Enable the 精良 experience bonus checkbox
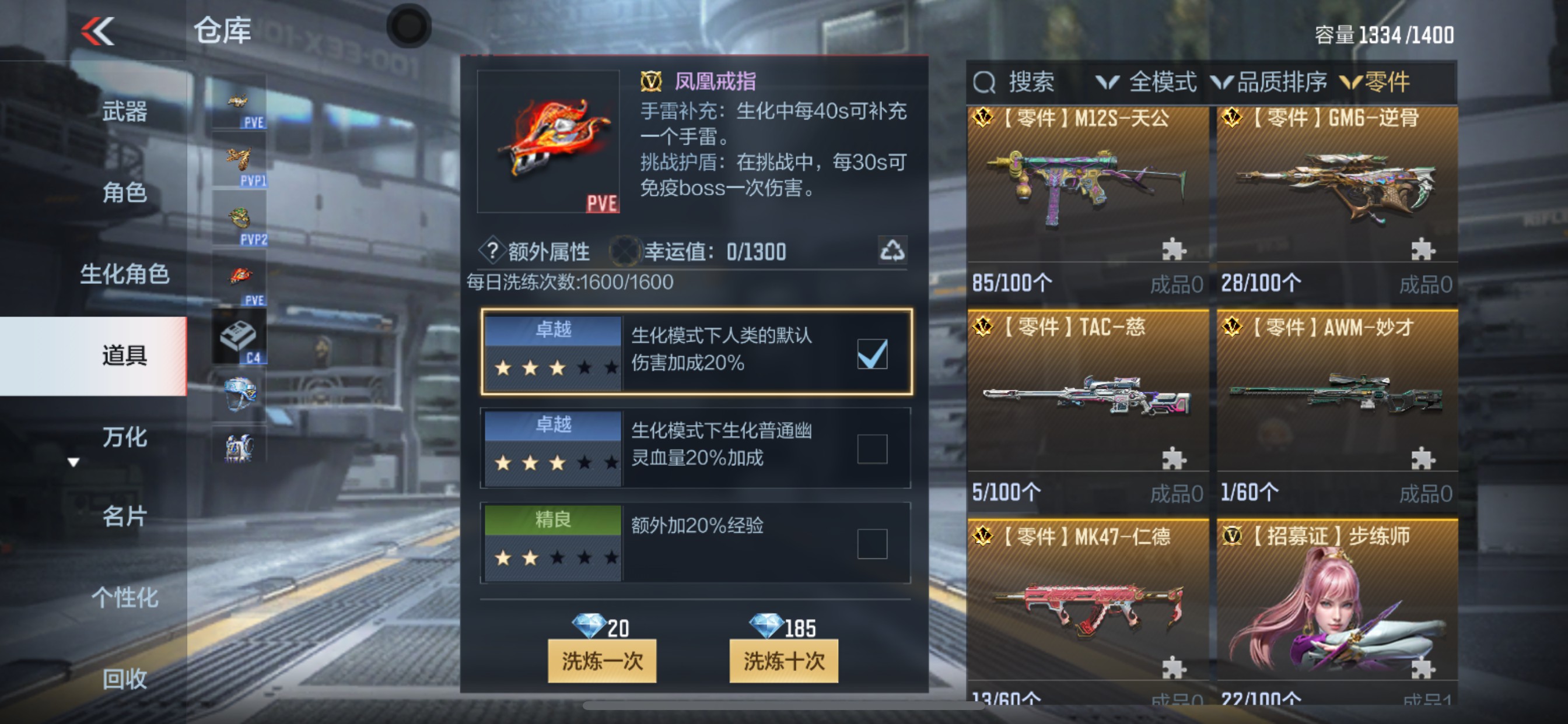Viewport: 1568px width, 724px height. point(871,542)
